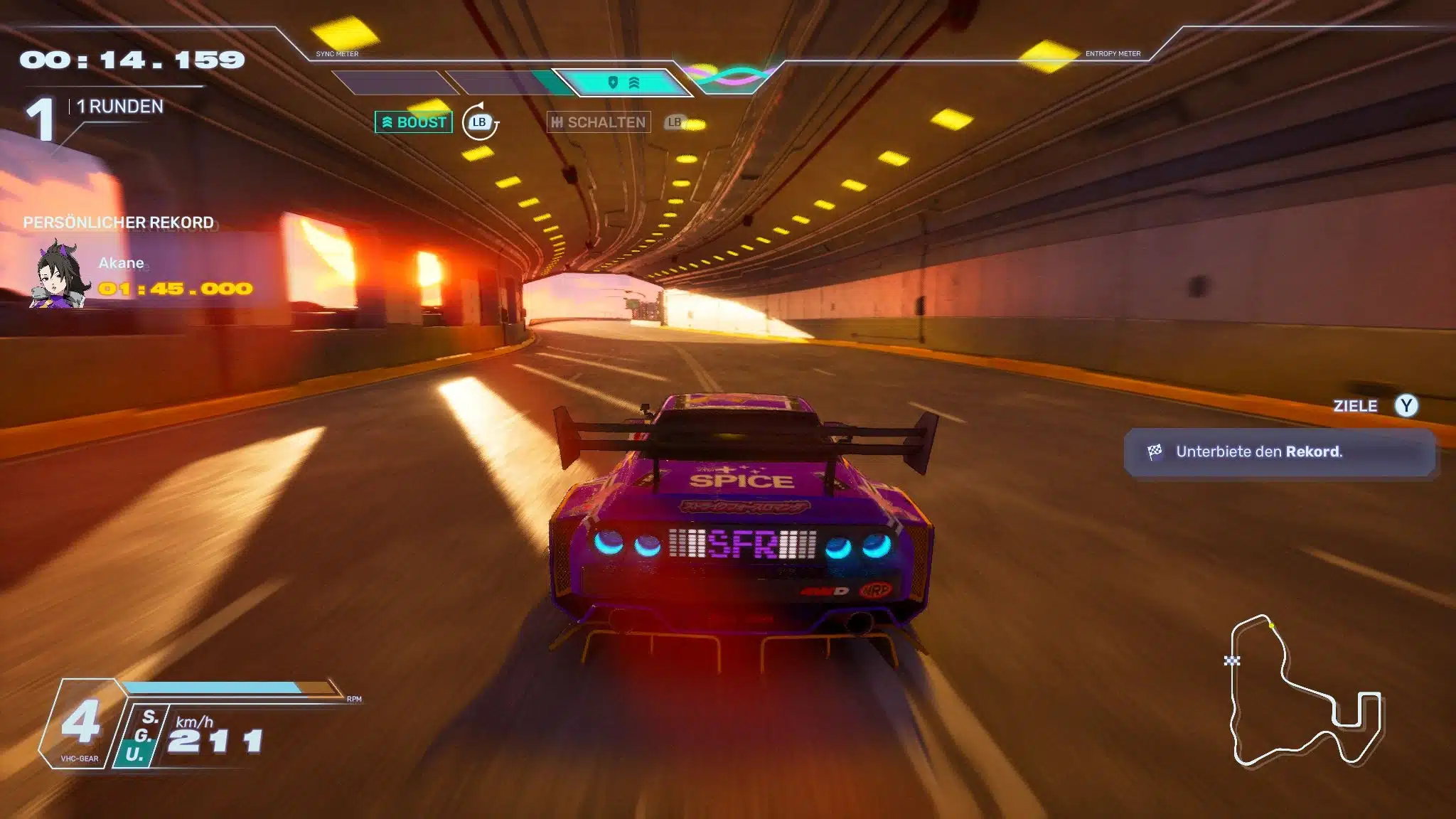Click the VHC-GEAR indicator panel
The height and width of the screenshot is (819, 1456).
(80, 725)
